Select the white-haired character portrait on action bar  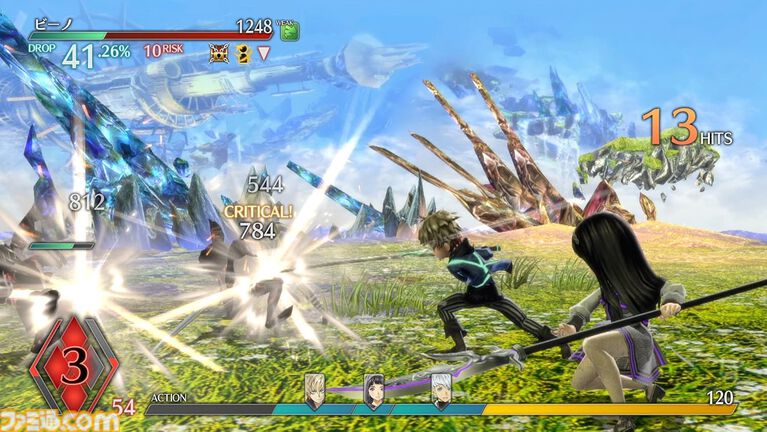tap(441, 390)
